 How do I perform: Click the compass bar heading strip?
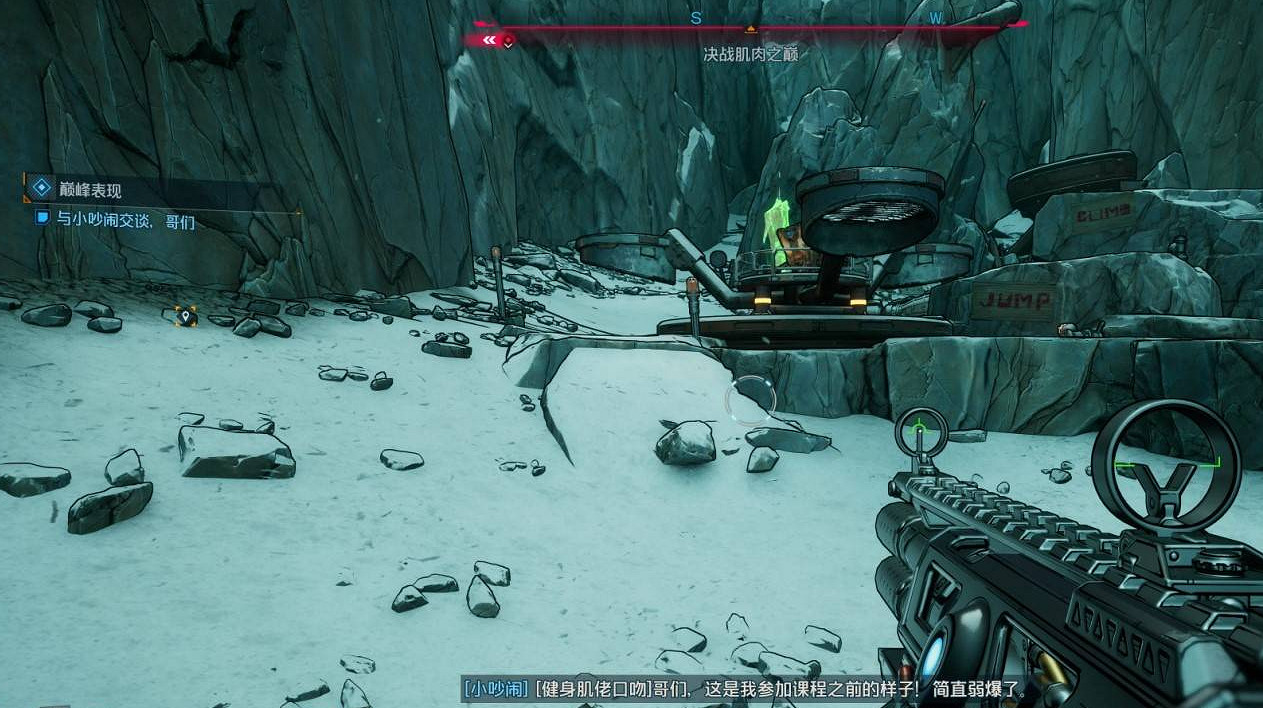tap(750, 22)
